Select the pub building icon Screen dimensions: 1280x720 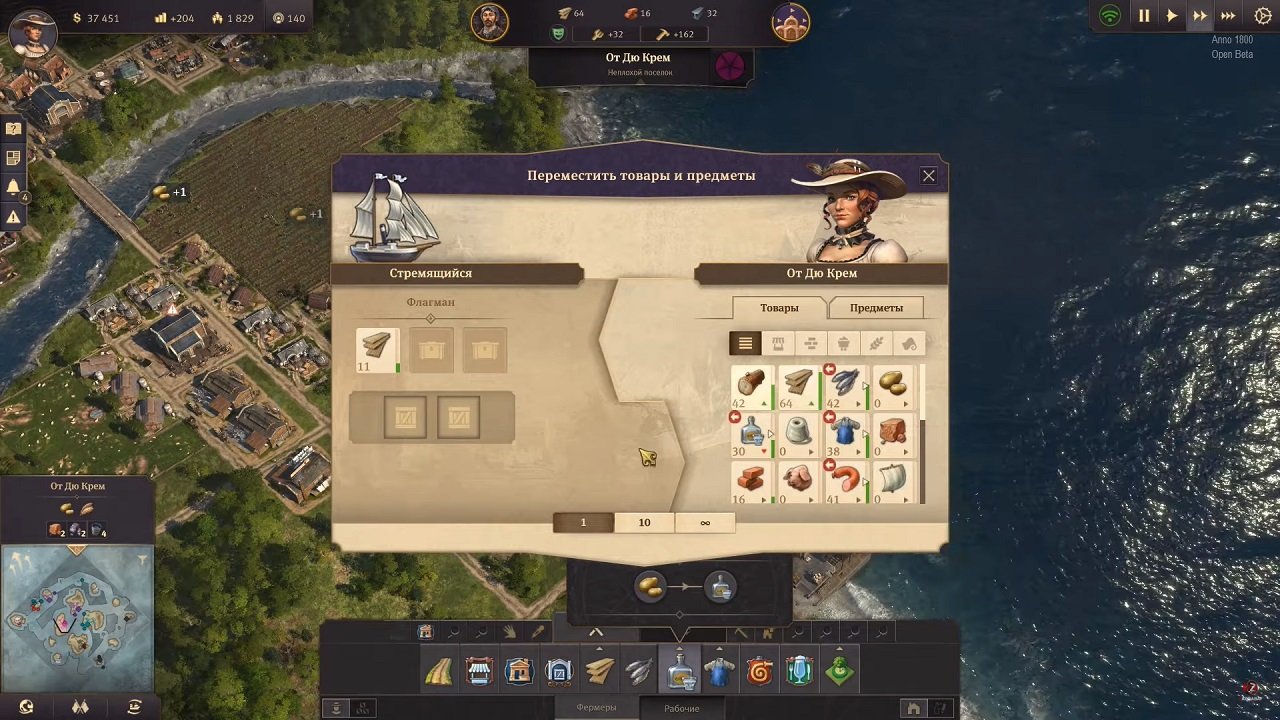point(798,670)
